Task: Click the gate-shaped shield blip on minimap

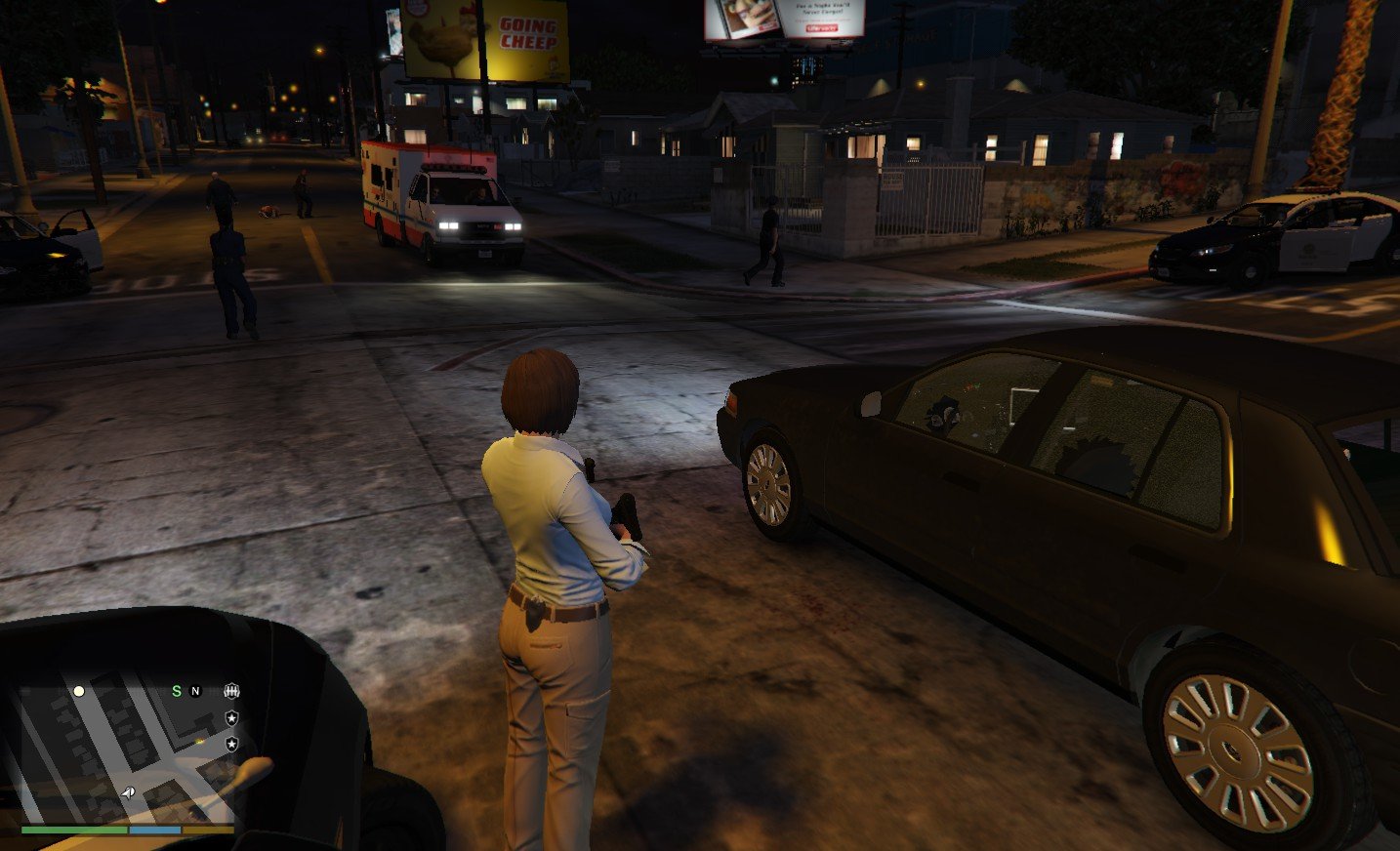Action: pos(231,691)
